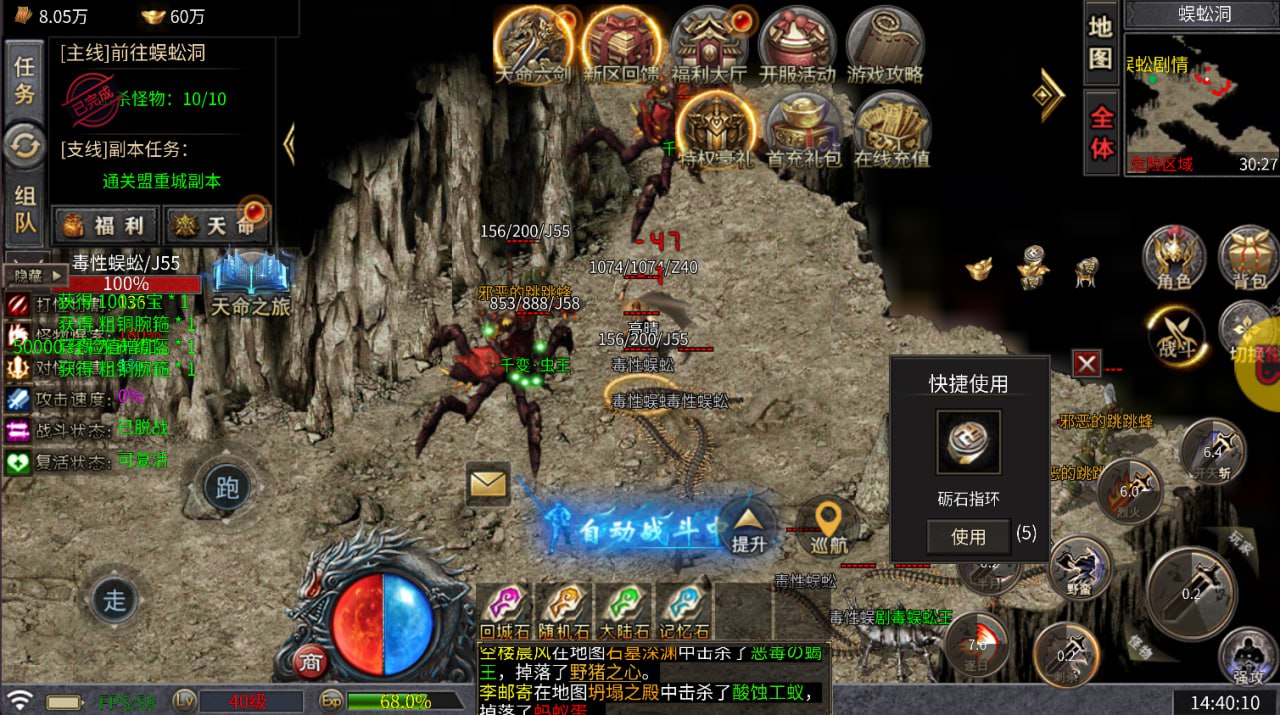Screen dimensions: 1280x715
Task: Open the 首充礼包 first-recharge pack
Action: tap(802, 127)
